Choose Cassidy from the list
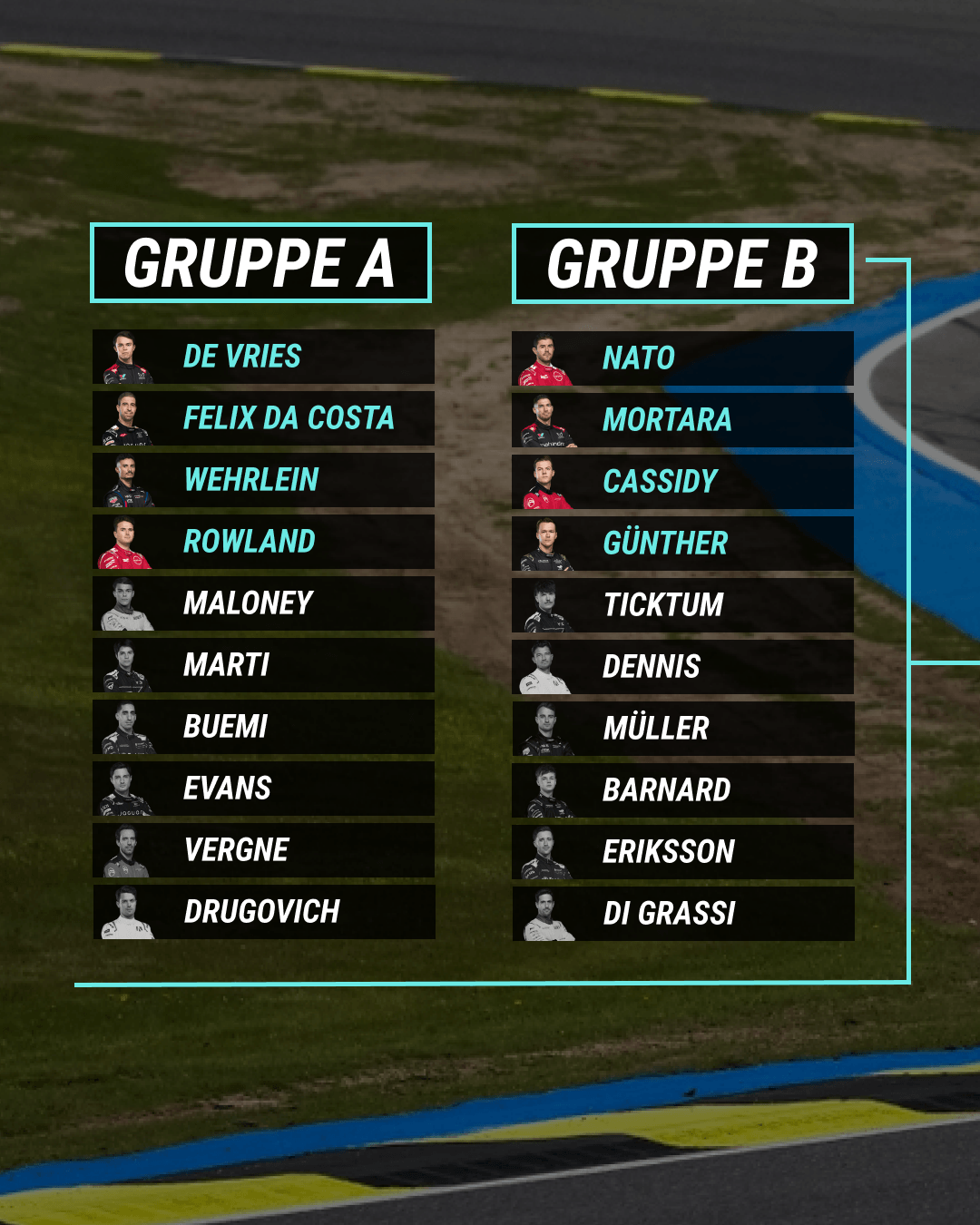 click(x=682, y=482)
